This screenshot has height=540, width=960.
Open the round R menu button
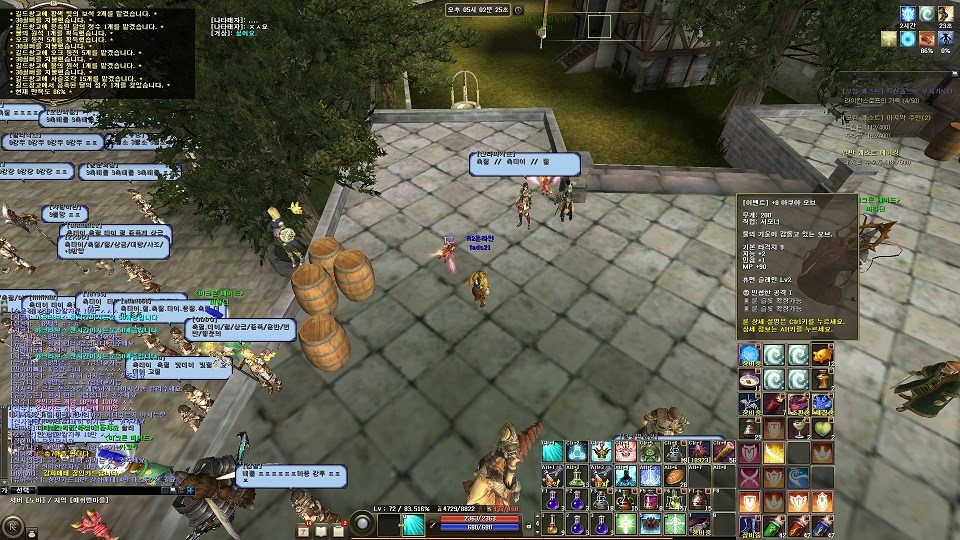coord(13,524)
